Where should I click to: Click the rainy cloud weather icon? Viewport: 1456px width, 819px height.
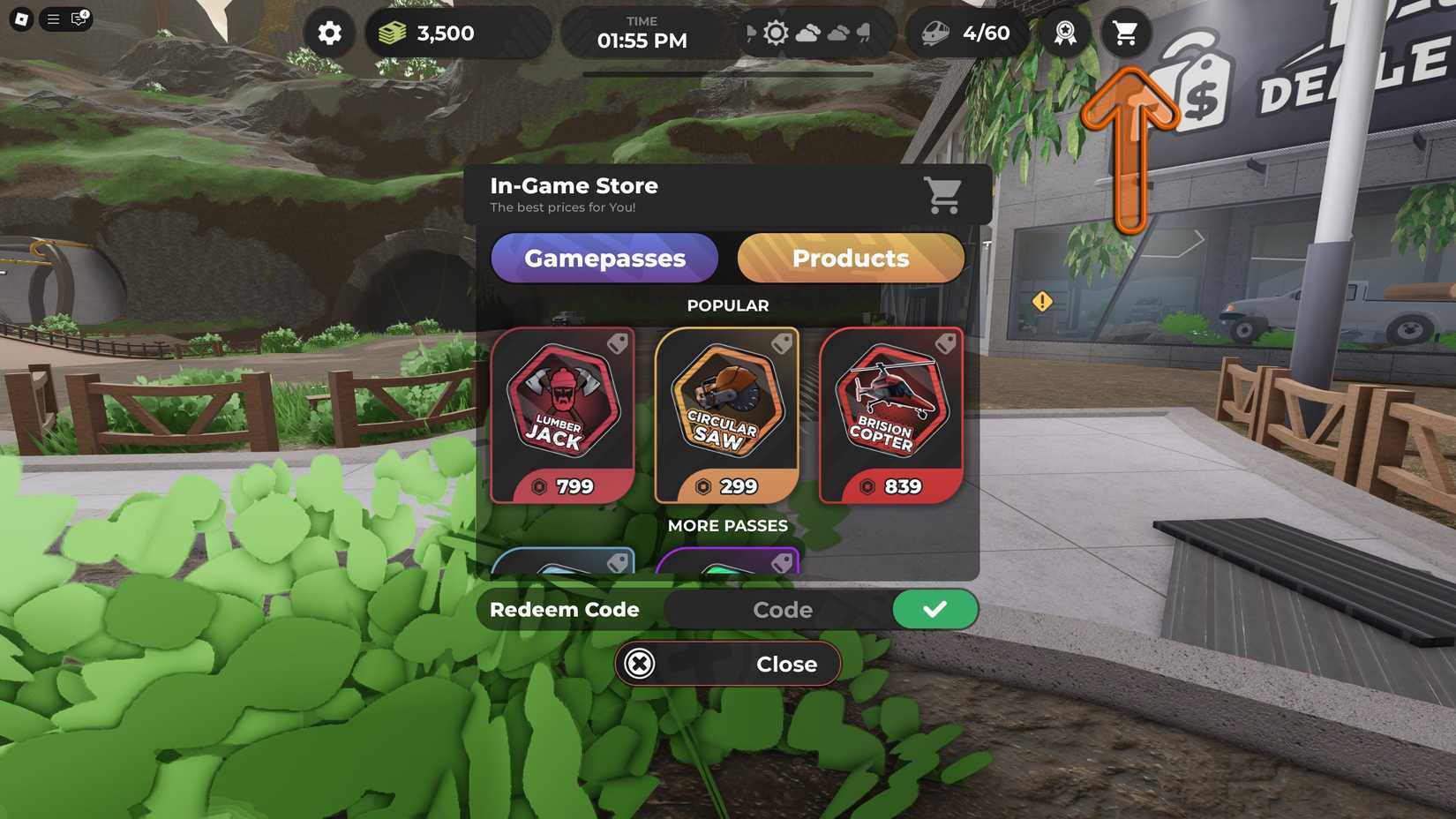[862, 34]
